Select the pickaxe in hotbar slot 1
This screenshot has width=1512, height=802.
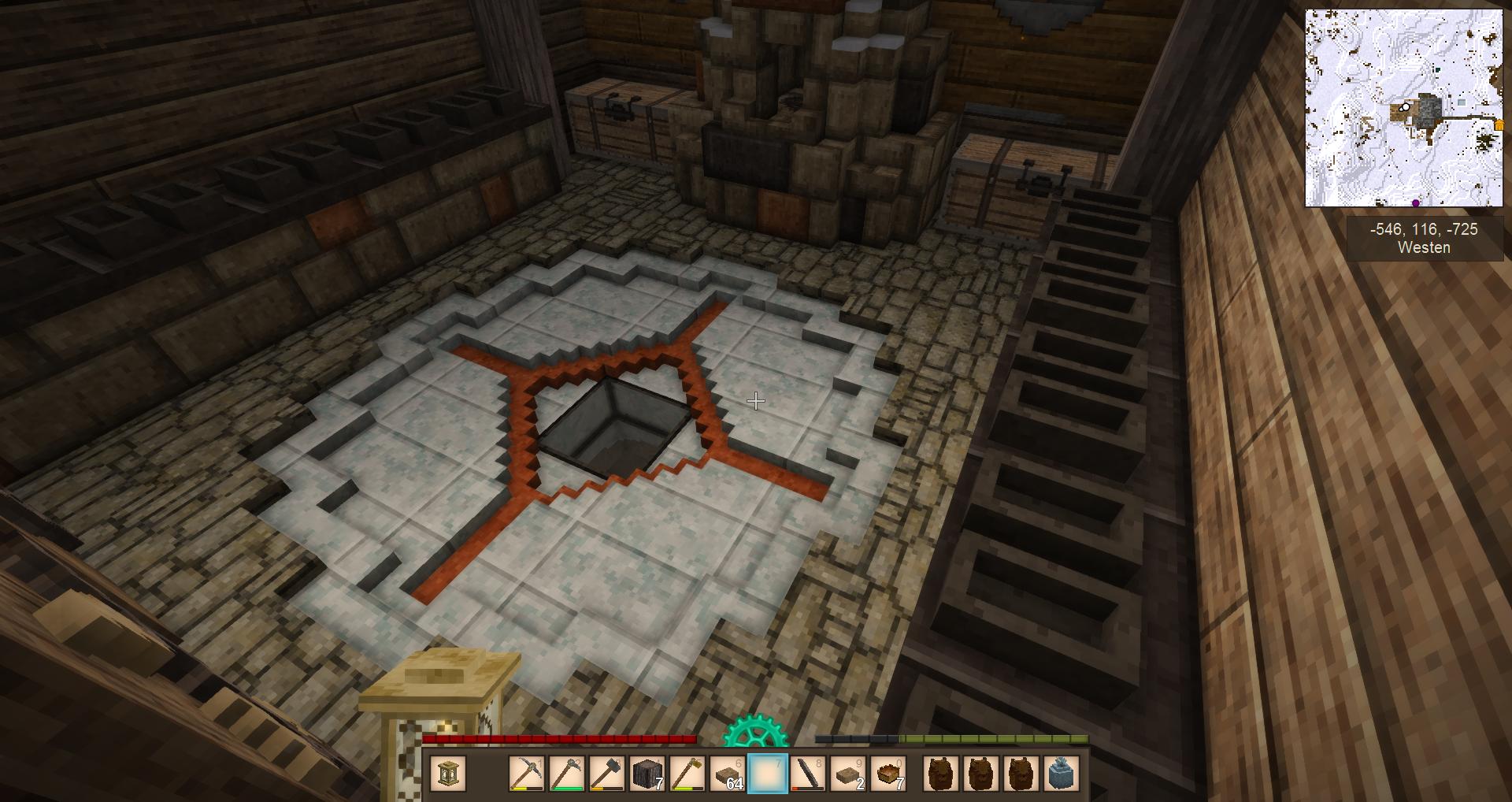pos(525,774)
